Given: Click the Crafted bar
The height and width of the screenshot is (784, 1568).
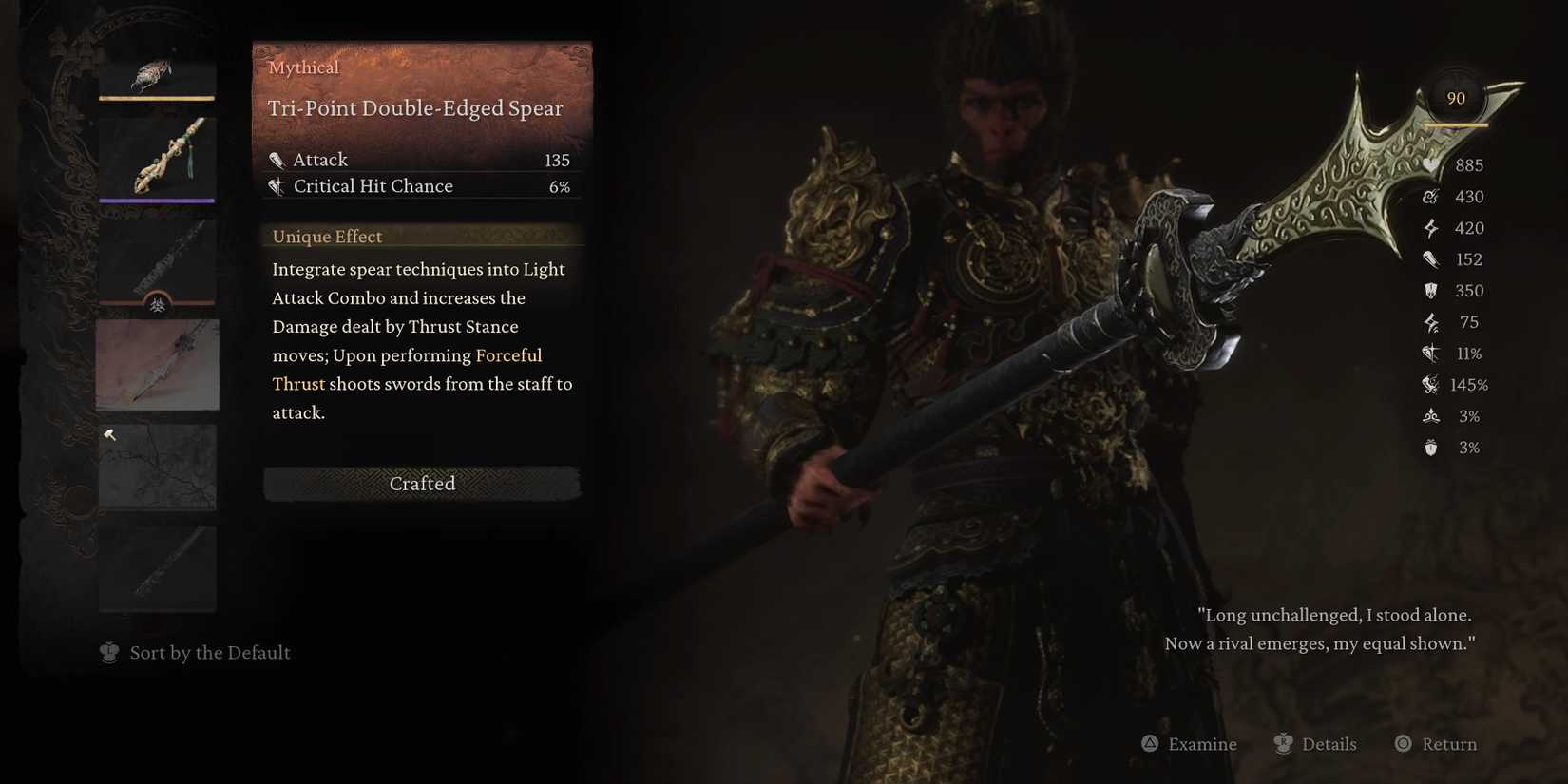Looking at the screenshot, I should click(422, 484).
